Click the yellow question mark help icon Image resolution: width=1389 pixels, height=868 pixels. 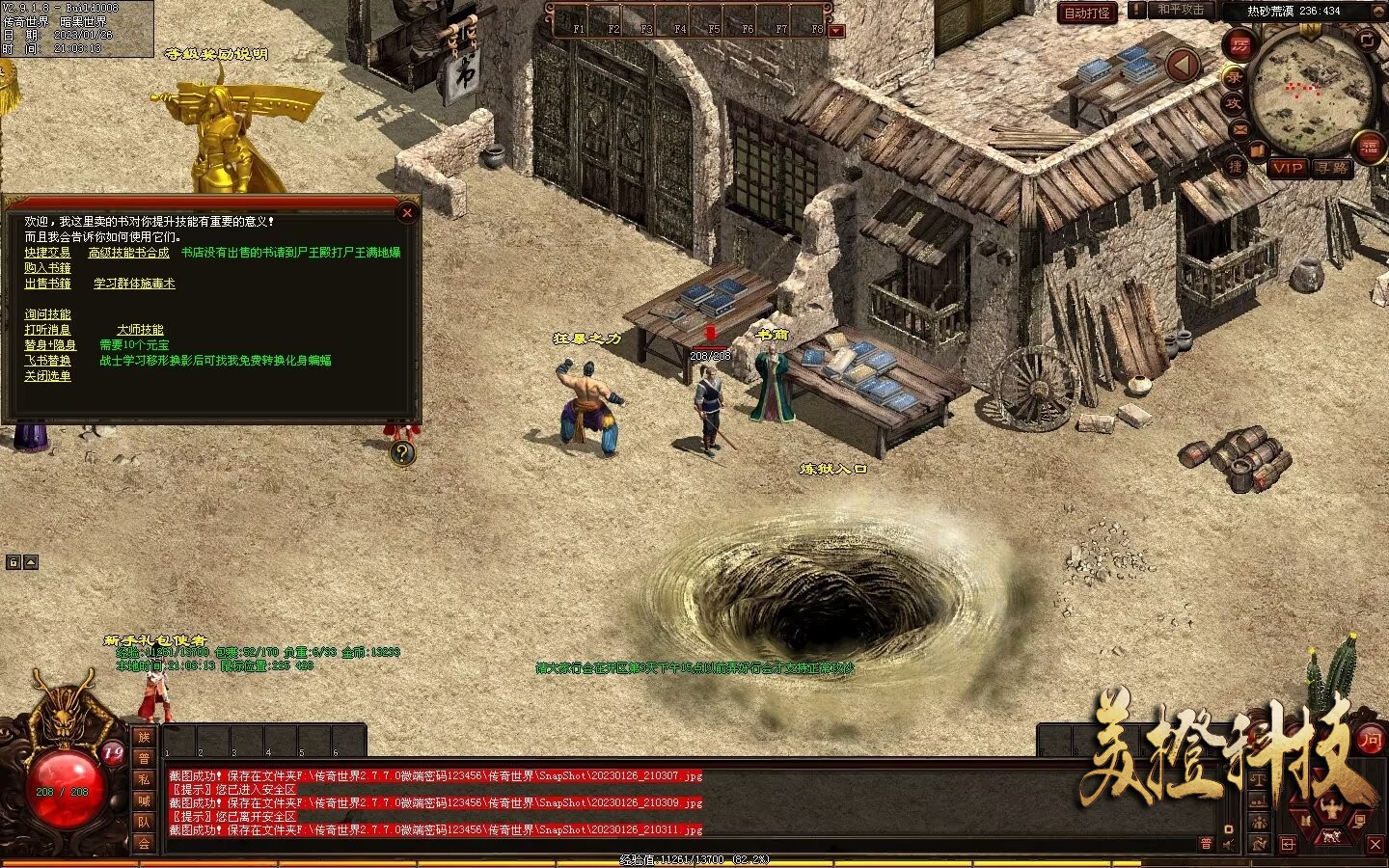tap(402, 452)
